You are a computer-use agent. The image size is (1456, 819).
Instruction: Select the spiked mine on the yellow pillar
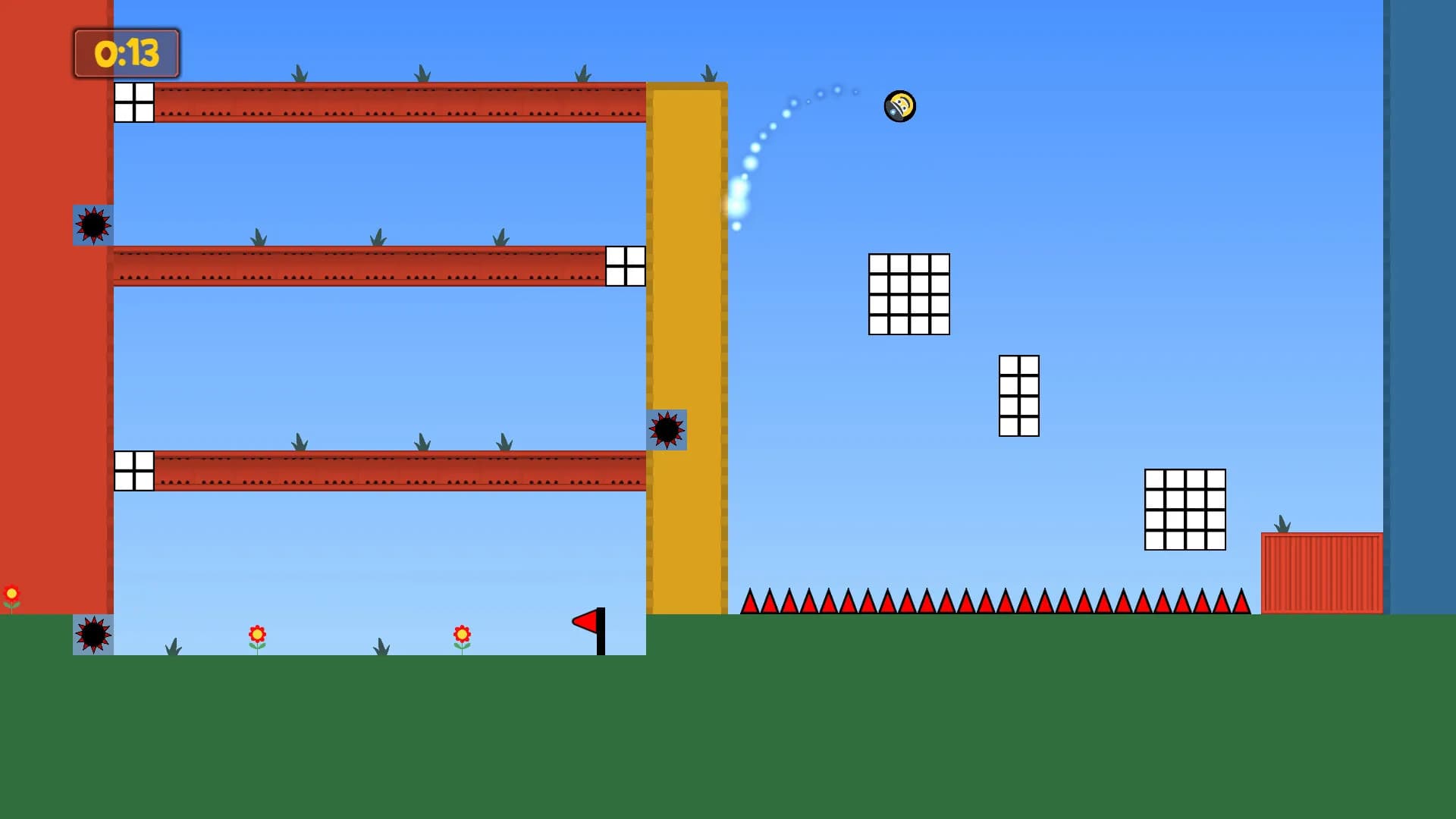click(x=667, y=431)
